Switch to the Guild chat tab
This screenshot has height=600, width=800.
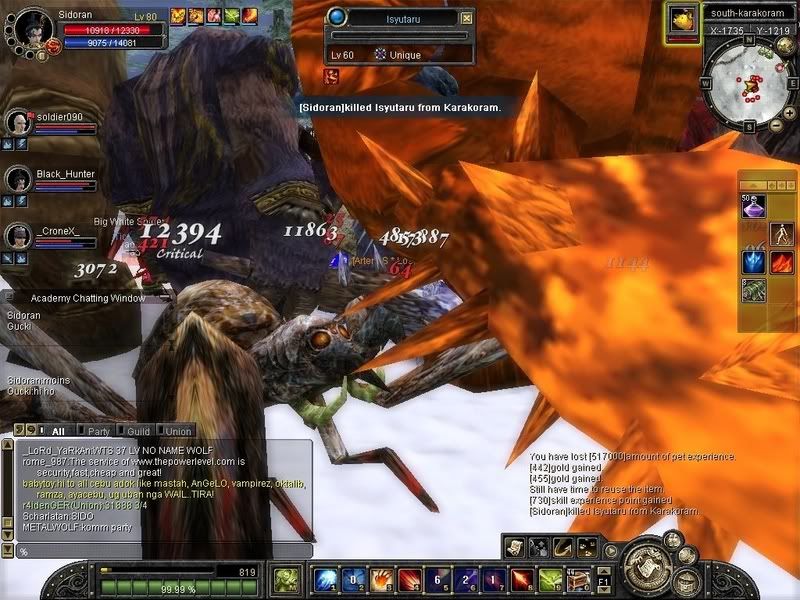tap(138, 431)
